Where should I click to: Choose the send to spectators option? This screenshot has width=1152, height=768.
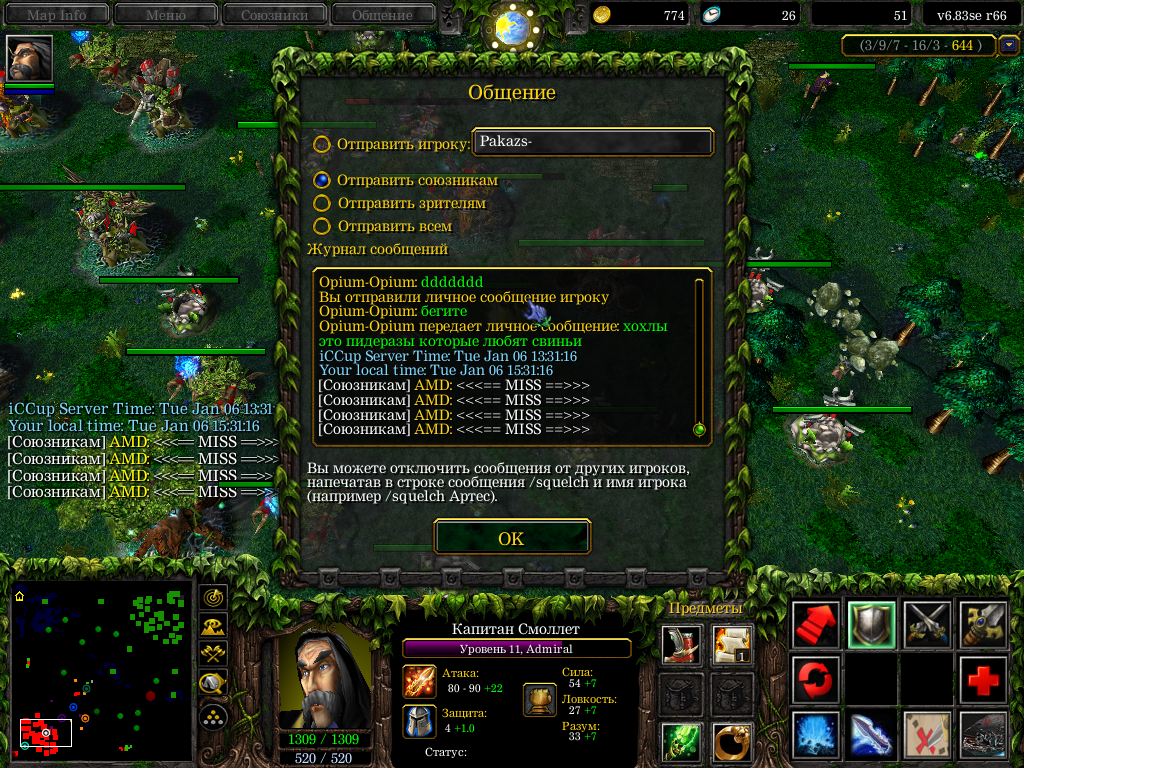click(x=322, y=203)
